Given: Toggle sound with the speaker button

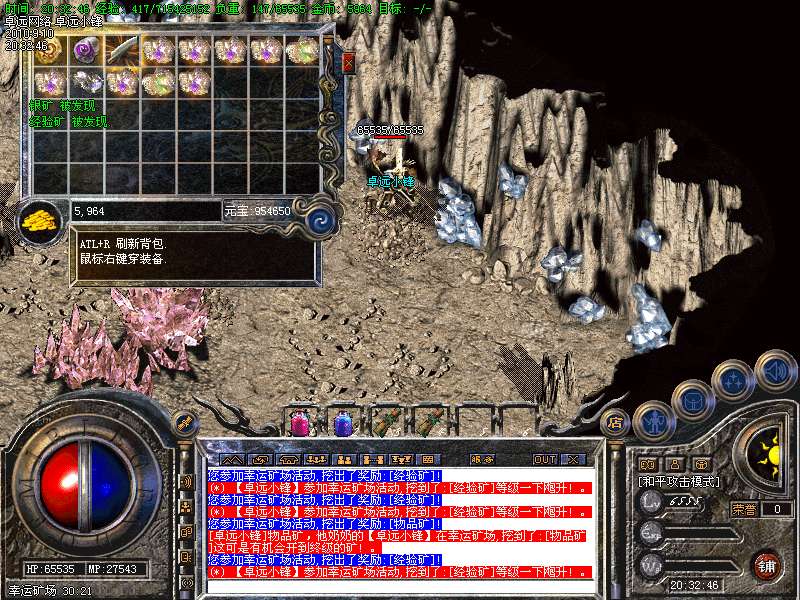Looking at the screenshot, I should pos(773,369).
